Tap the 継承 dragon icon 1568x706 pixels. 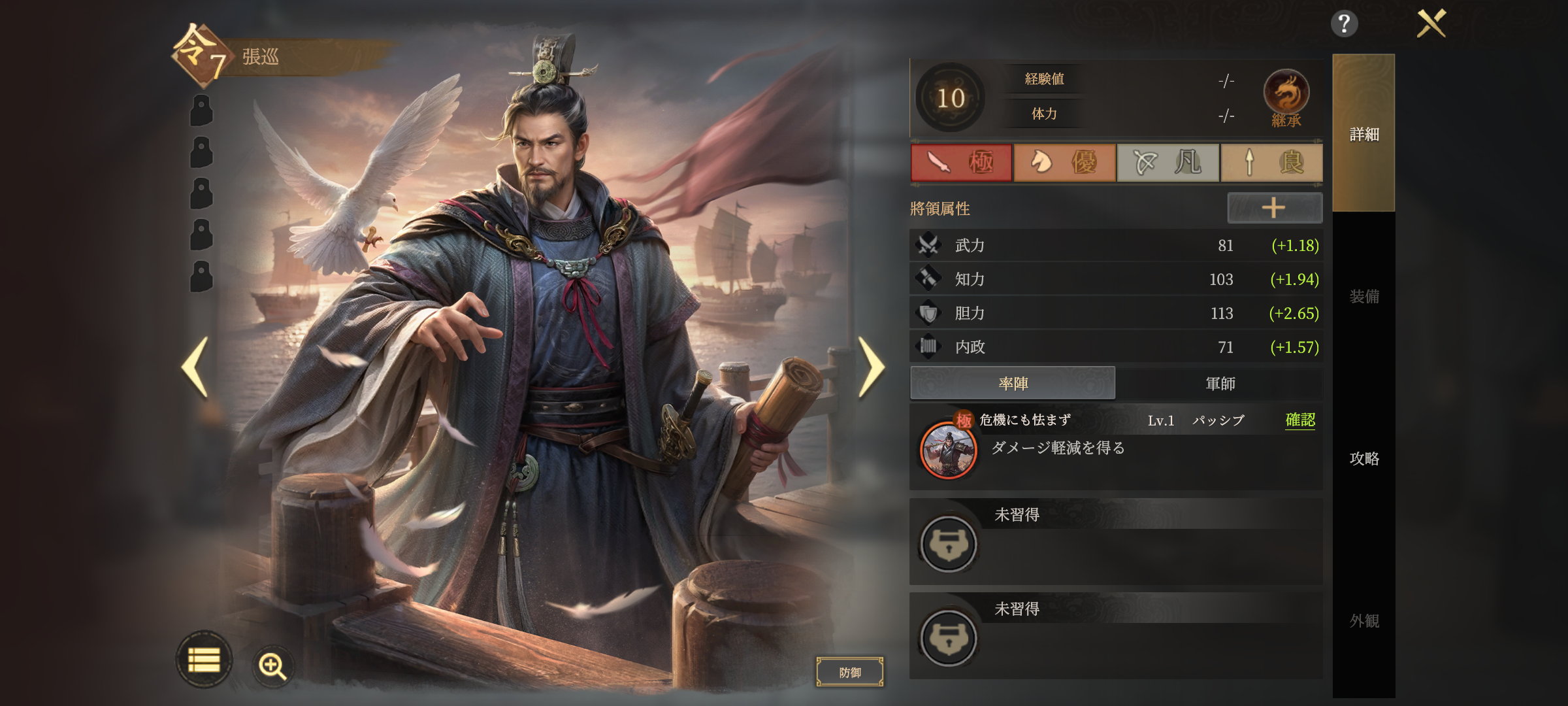point(1286,95)
